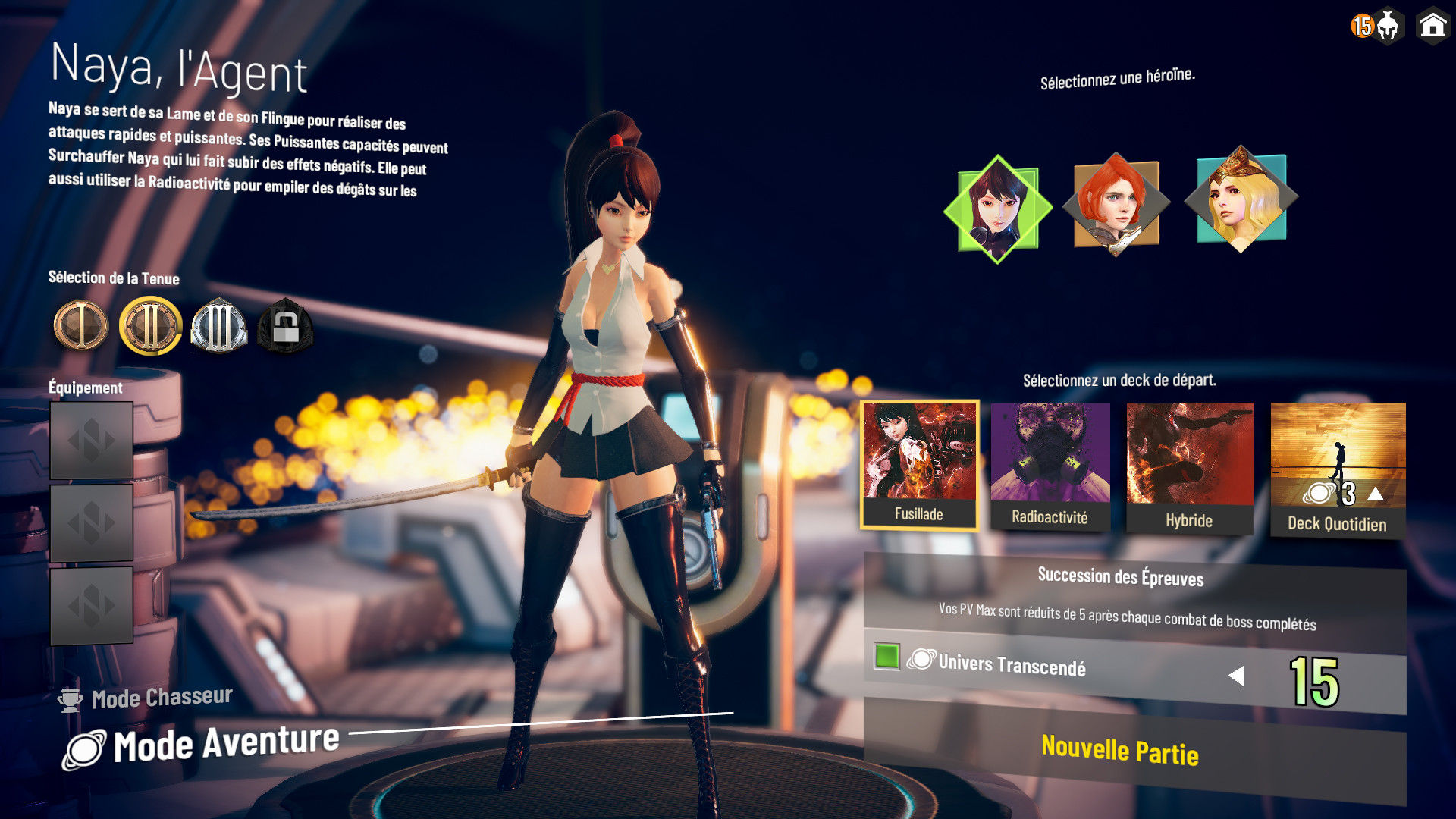Pick the blonde crowned heroine portrait
Viewport: 1456px width, 819px height.
point(1241,199)
